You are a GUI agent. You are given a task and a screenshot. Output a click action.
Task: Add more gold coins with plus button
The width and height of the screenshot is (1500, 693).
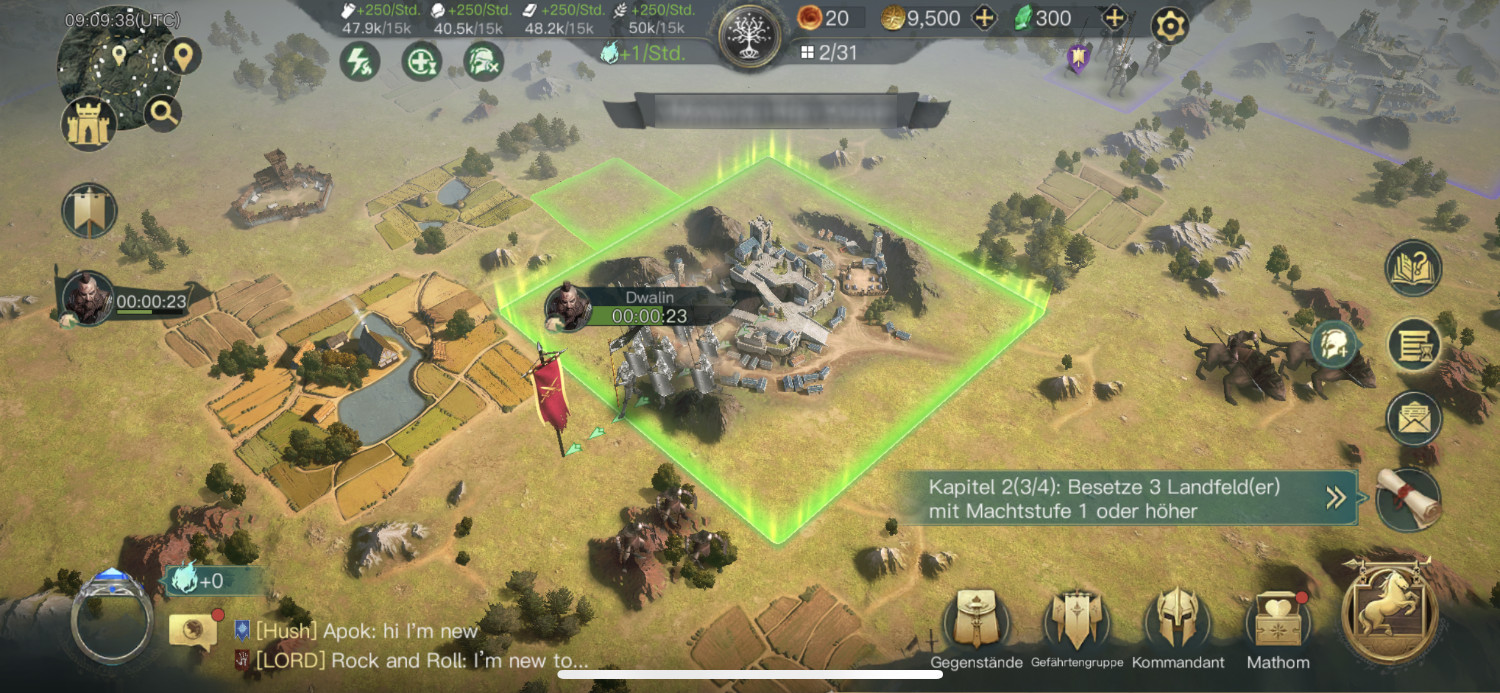(985, 18)
